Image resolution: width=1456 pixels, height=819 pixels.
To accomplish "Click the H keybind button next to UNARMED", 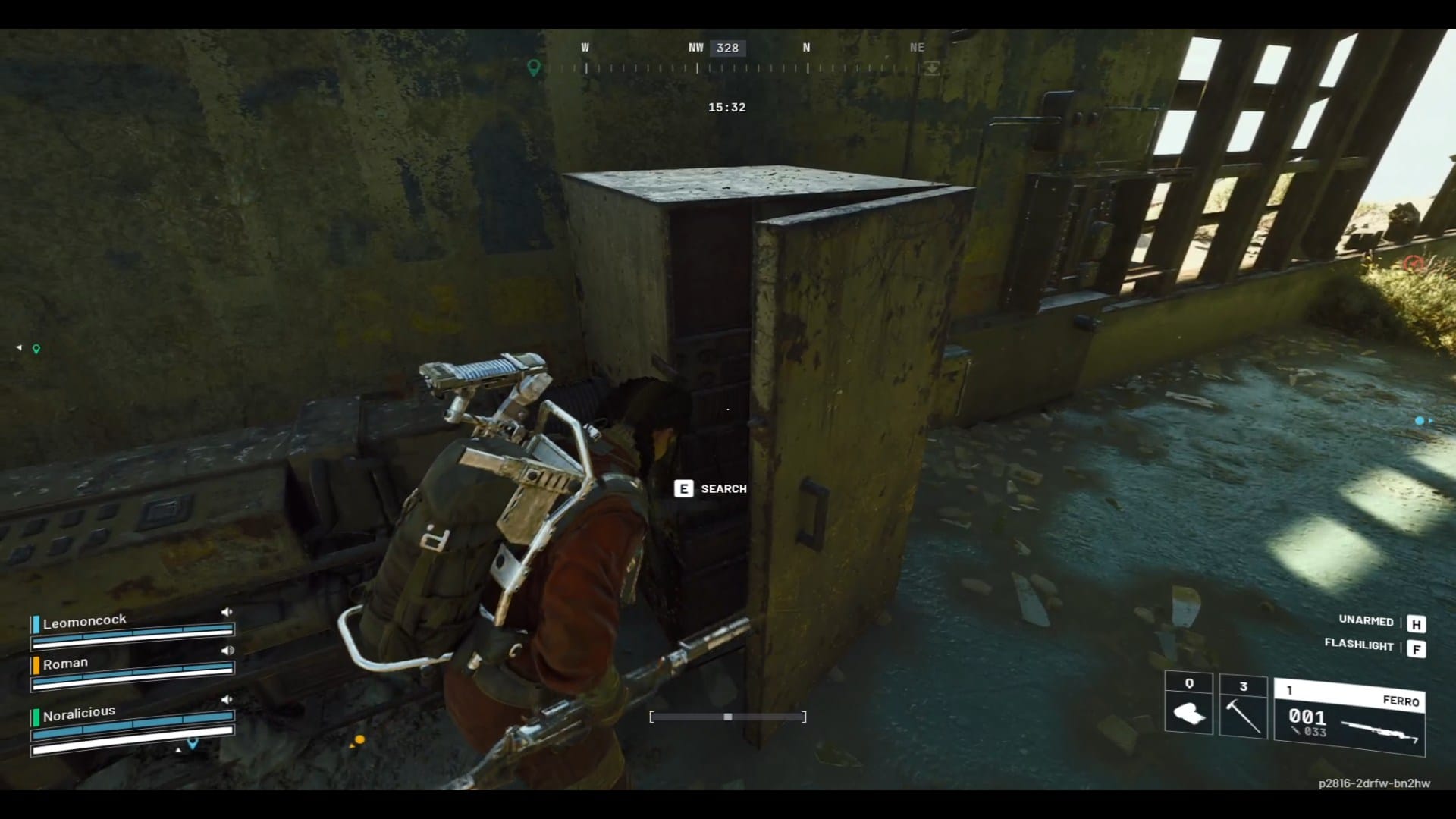I will (1417, 624).
